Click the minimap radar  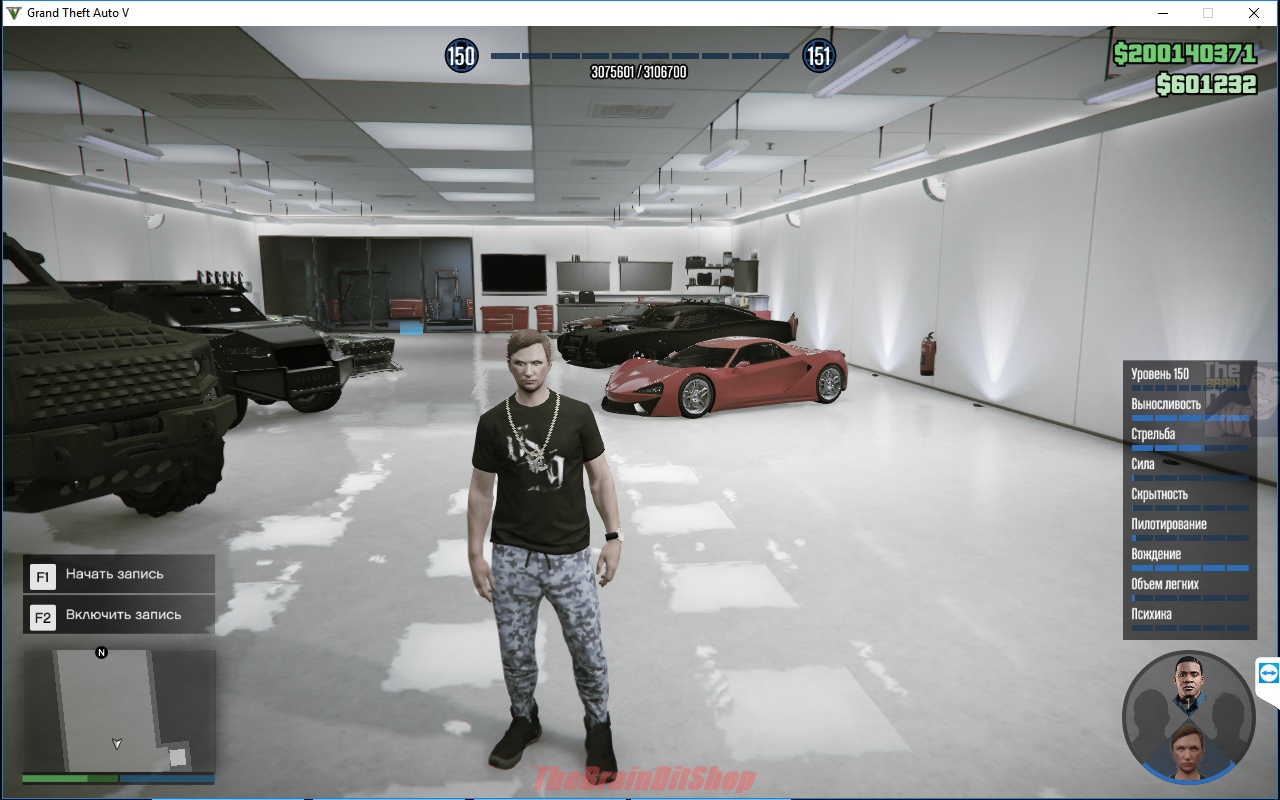click(118, 711)
